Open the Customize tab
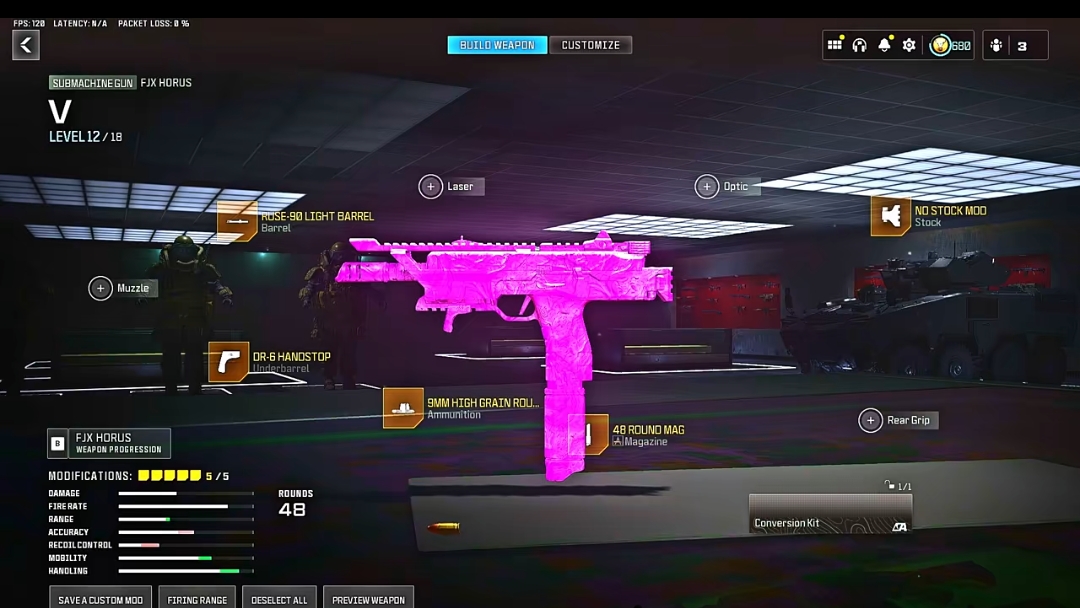This screenshot has width=1080, height=608. [x=590, y=45]
